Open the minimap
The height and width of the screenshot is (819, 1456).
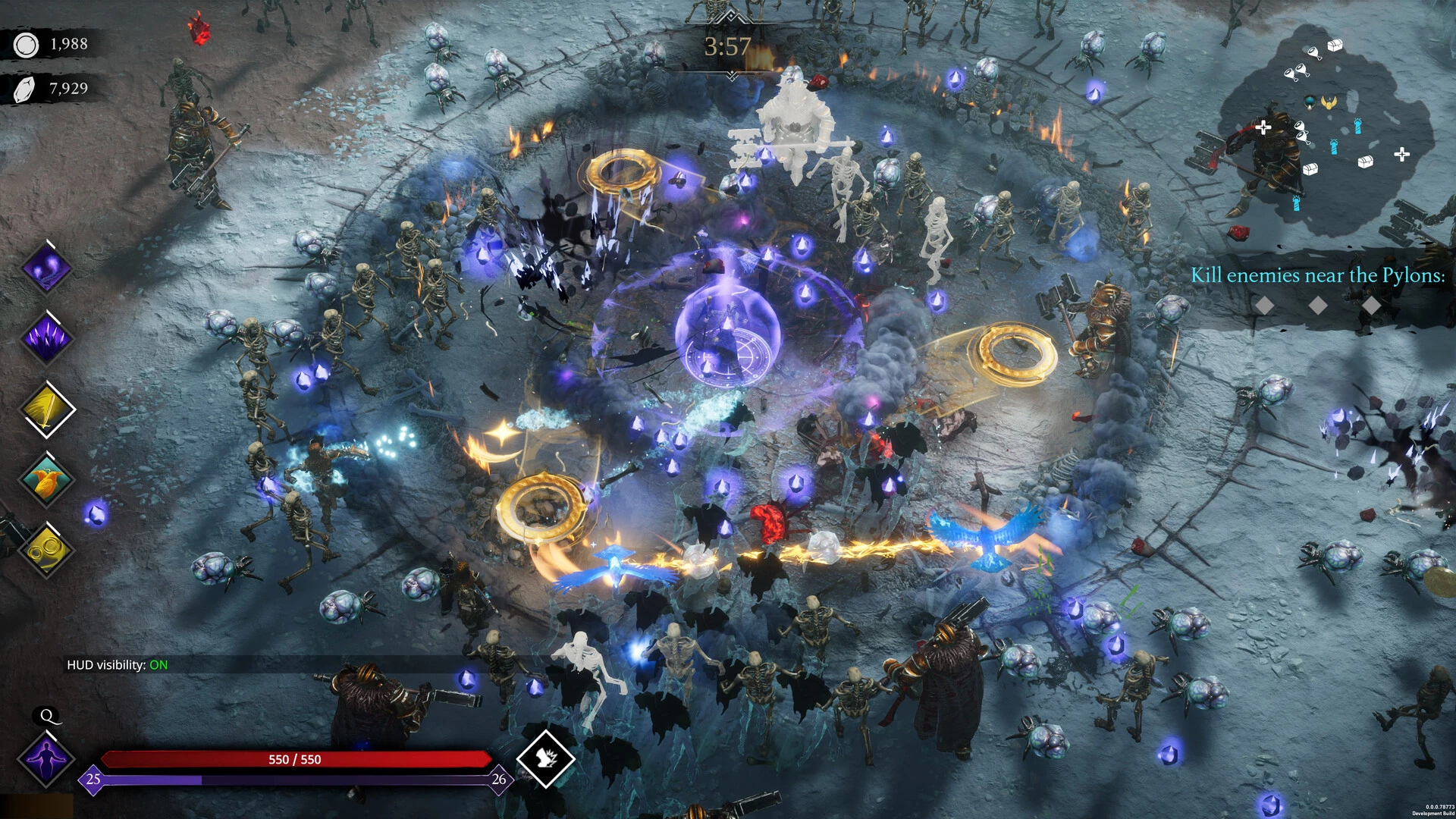pyautogui.click(x=1323, y=125)
